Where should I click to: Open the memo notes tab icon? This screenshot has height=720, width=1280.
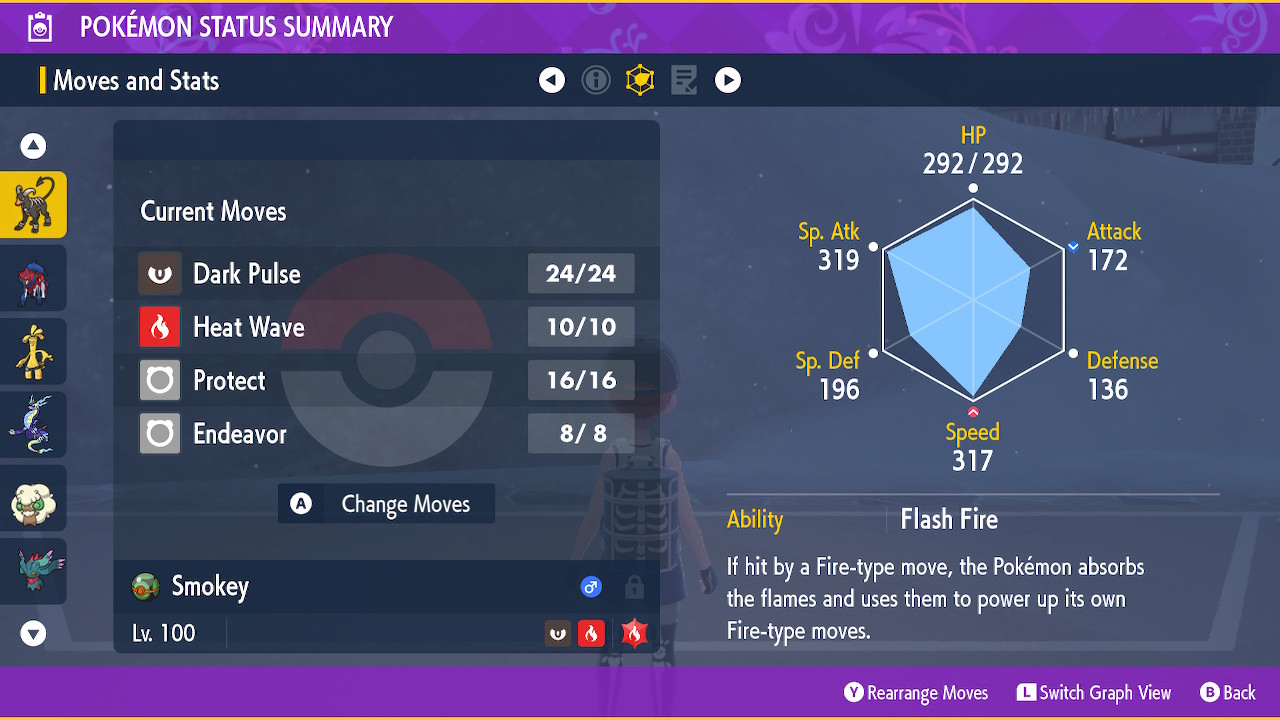(684, 80)
